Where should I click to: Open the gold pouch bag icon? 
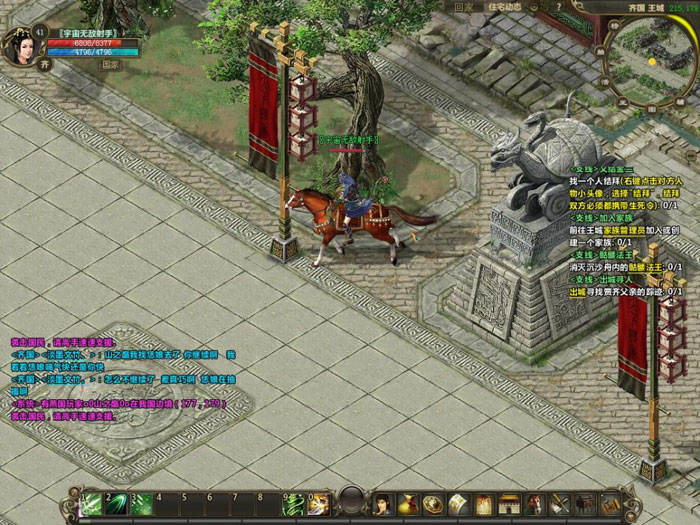(x=407, y=502)
